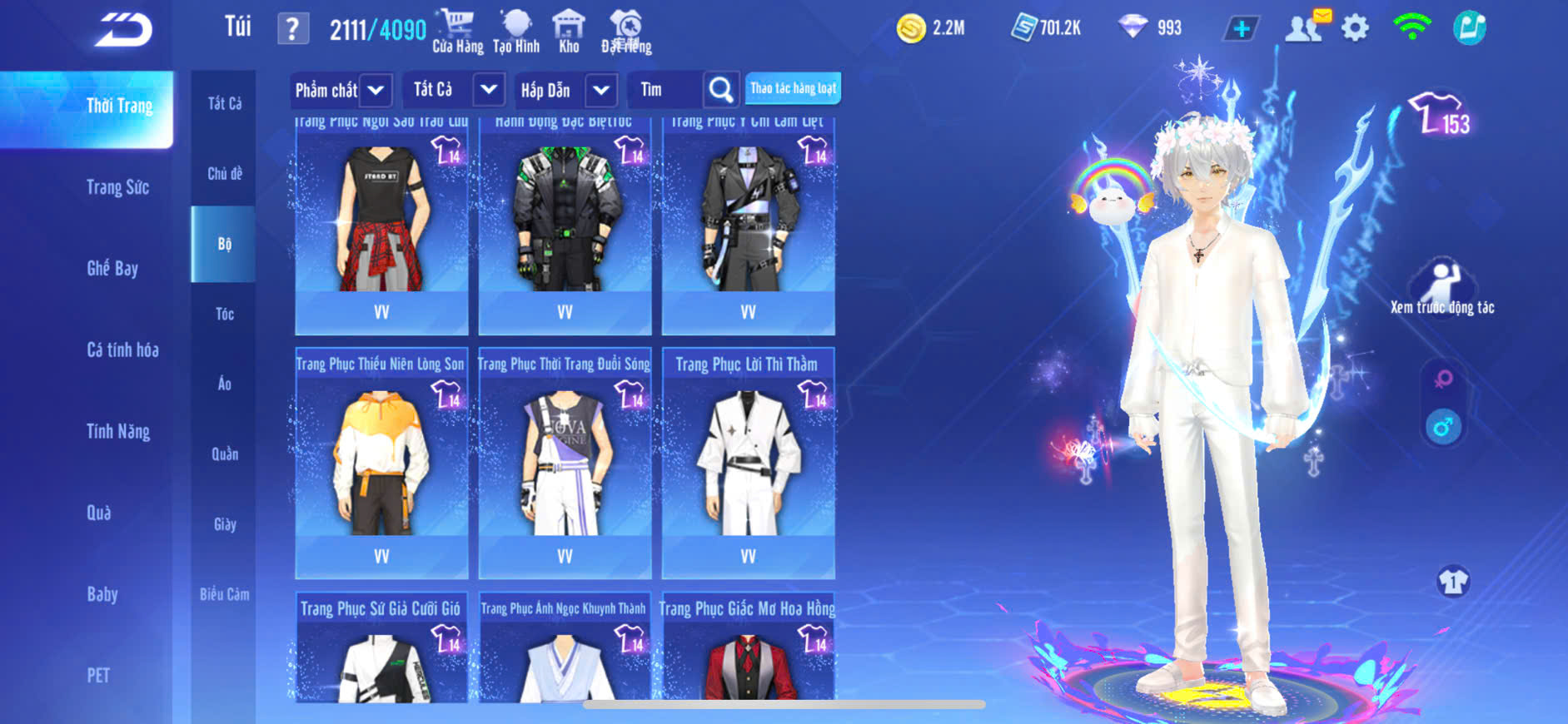This screenshot has height=724, width=1568.
Task: Switch to the Trang Sức tab
Action: [117, 187]
